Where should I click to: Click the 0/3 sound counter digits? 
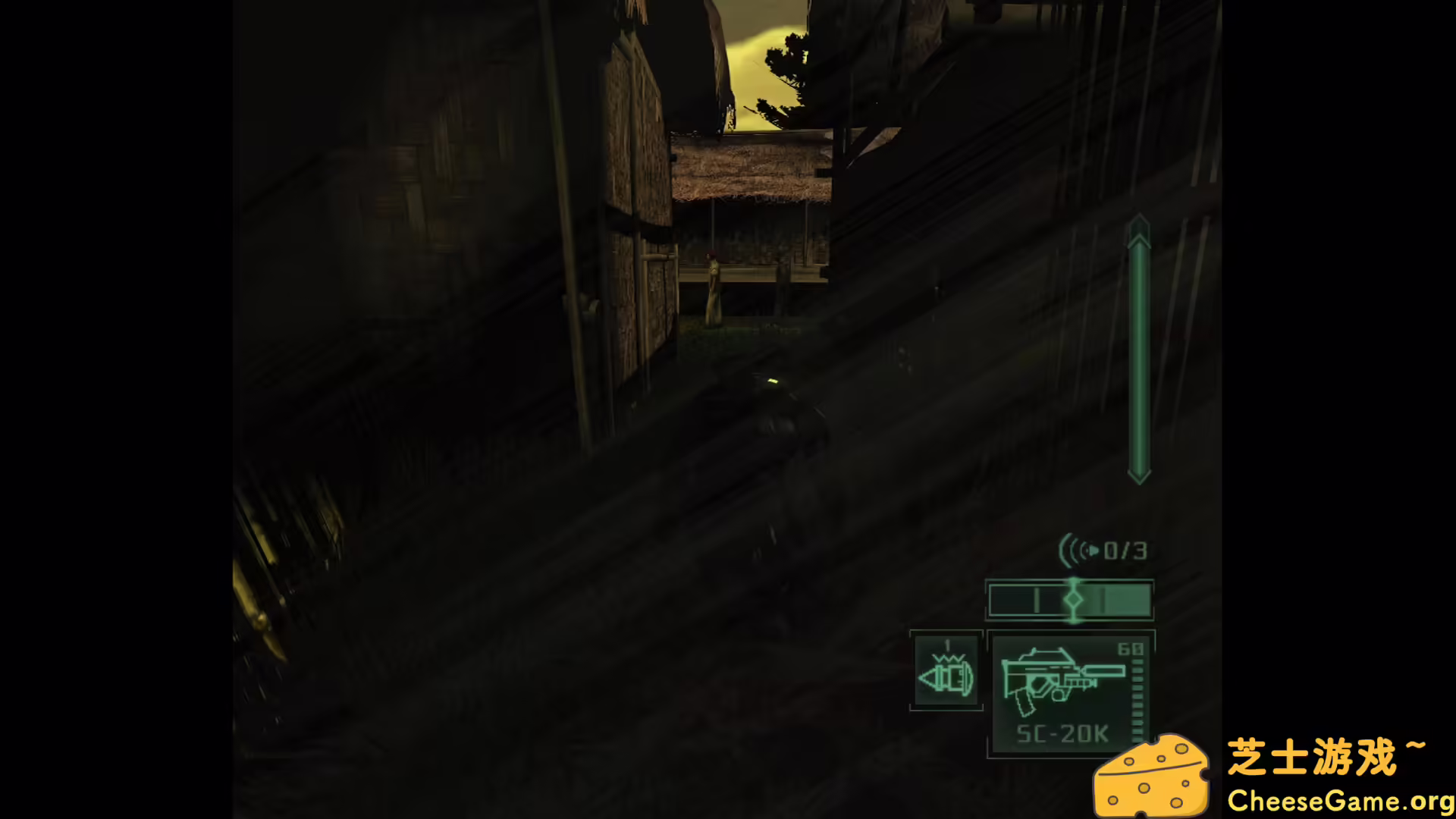(x=1126, y=551)
